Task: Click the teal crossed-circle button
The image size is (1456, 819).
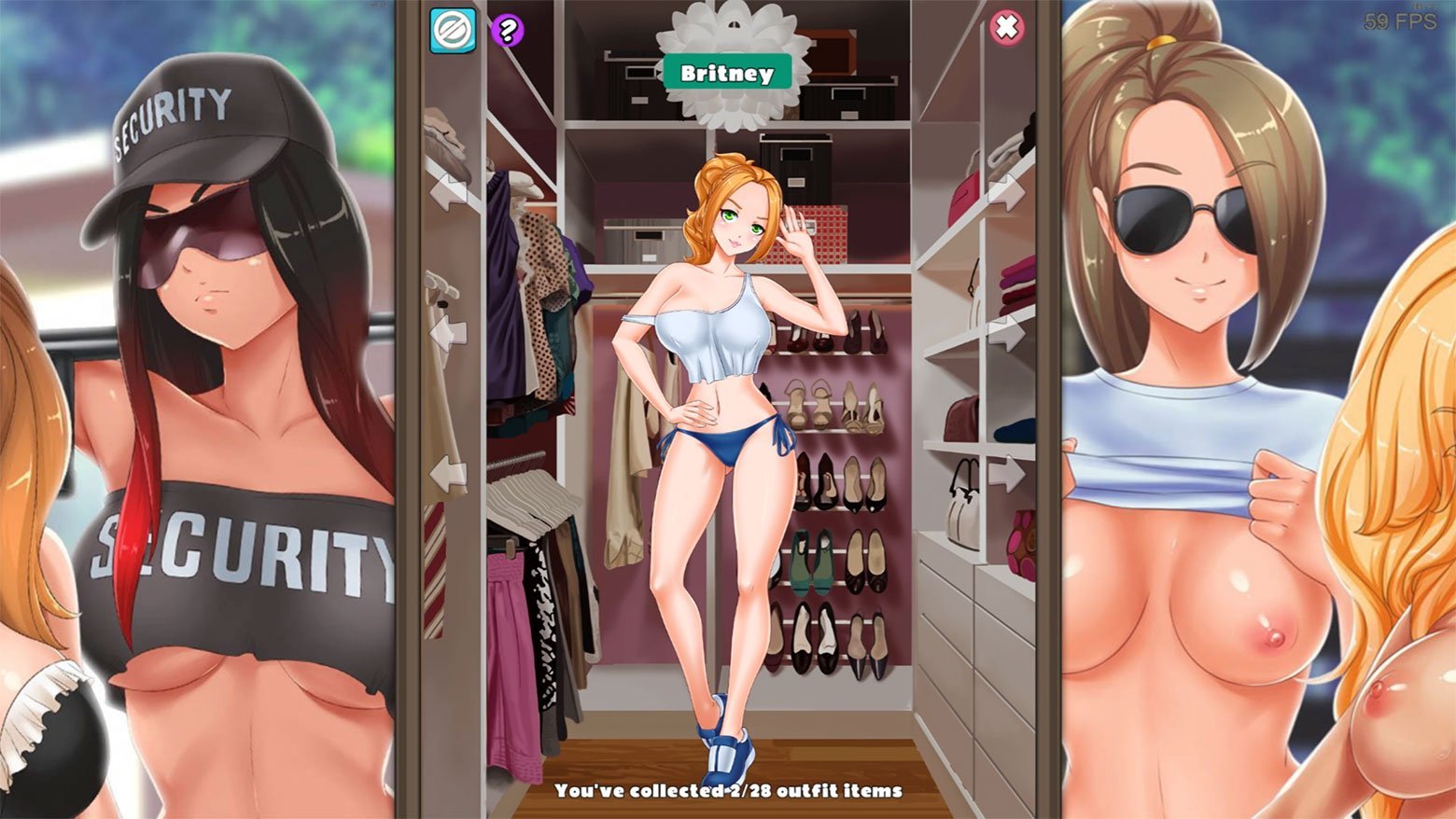Action: click(453, 30)
